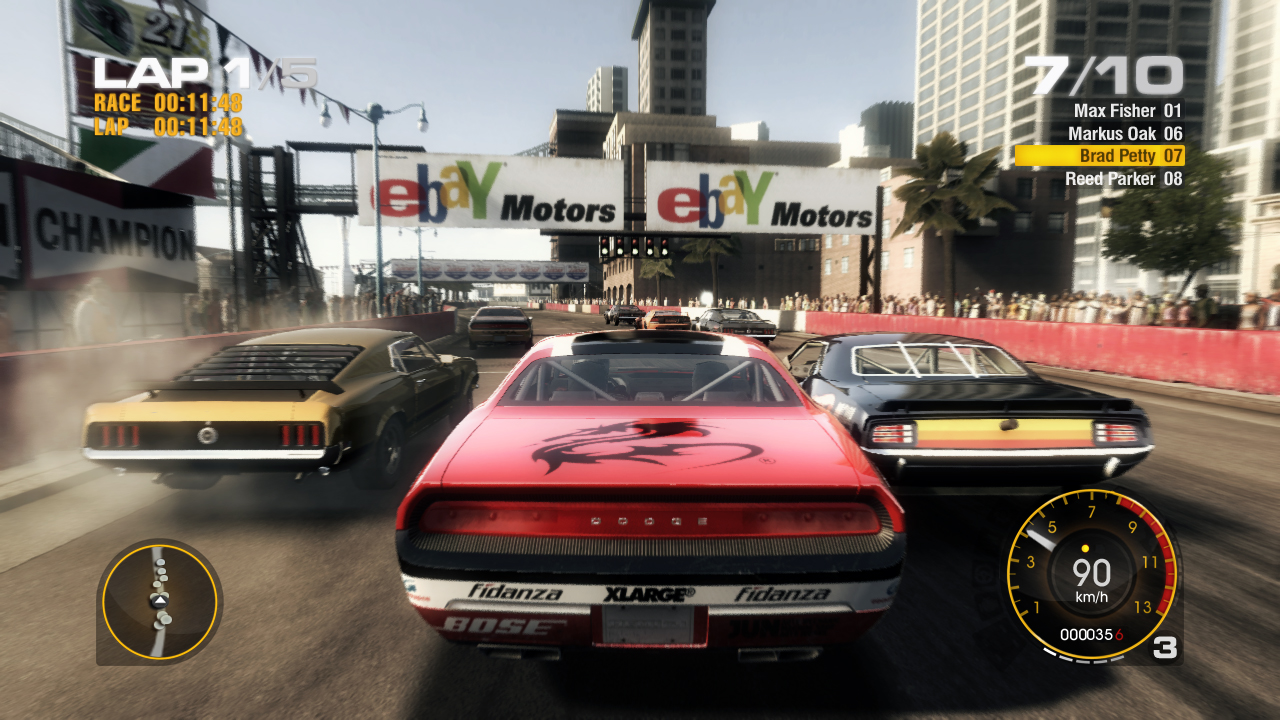Screen dimensions: 1280x720
Task: Click the speedometer tachometer dial
Action: [x=1091, y=575]
